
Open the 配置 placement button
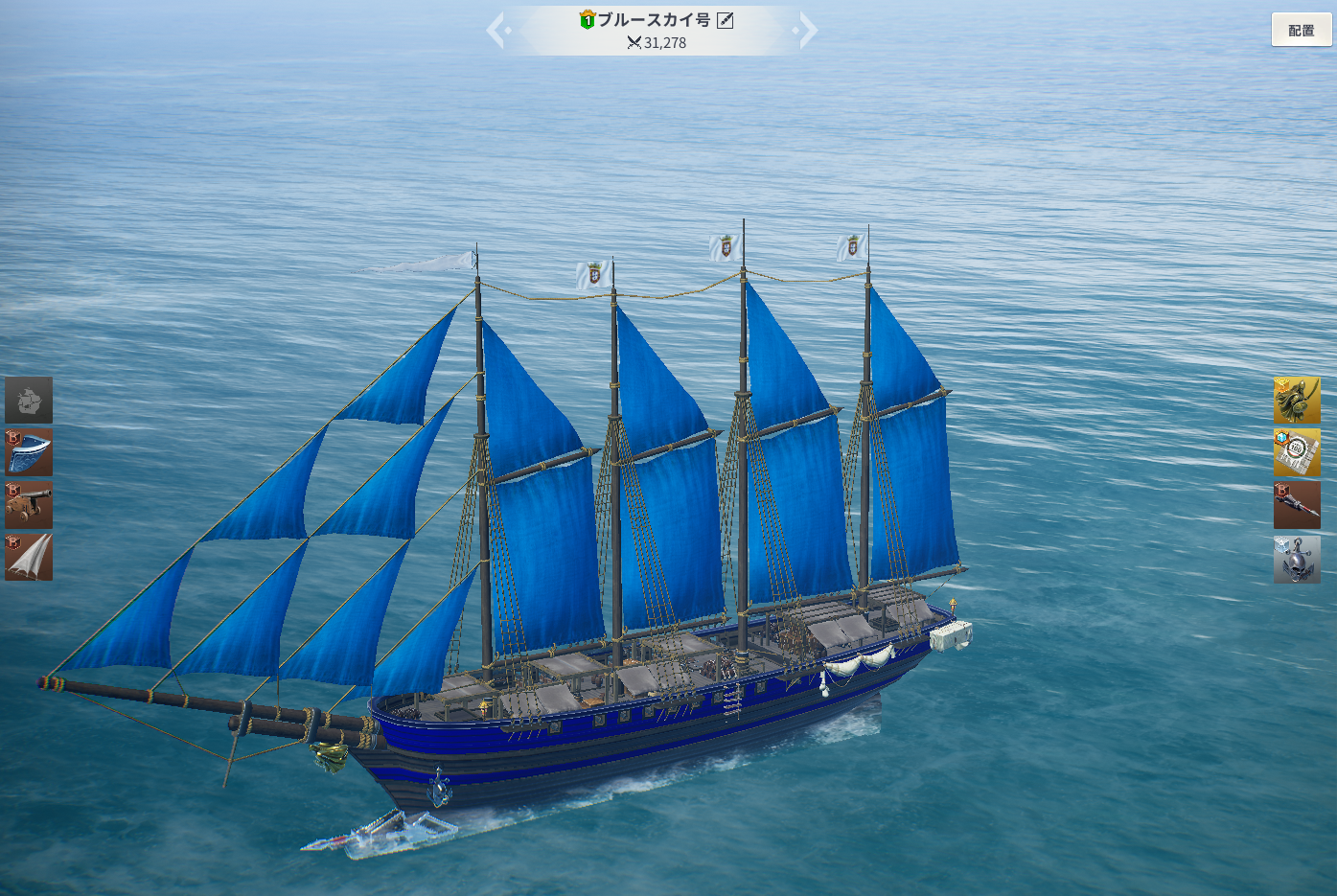click(1301, 30)
